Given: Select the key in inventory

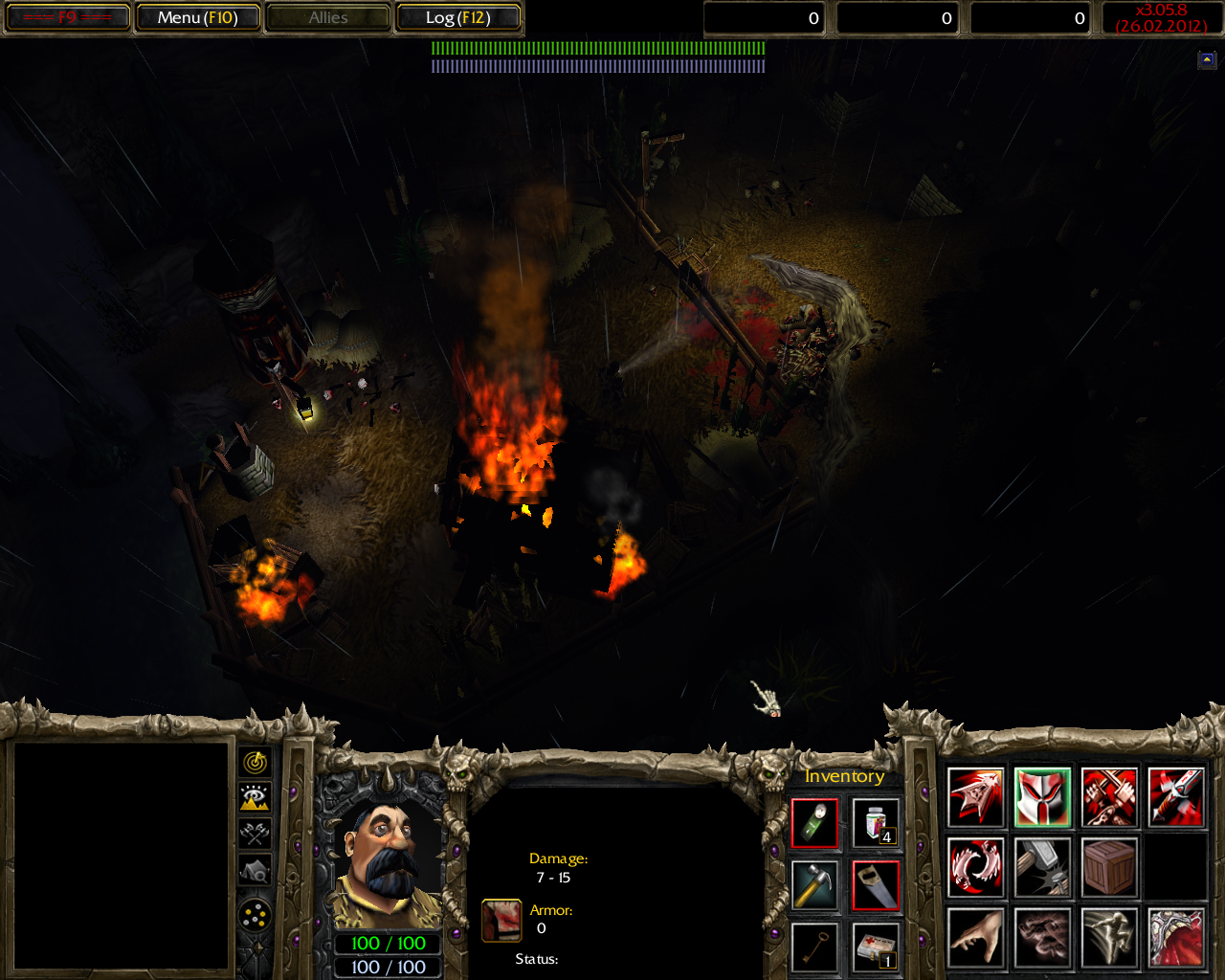Looking at the screenshot, I should click(x=814, y=947).
